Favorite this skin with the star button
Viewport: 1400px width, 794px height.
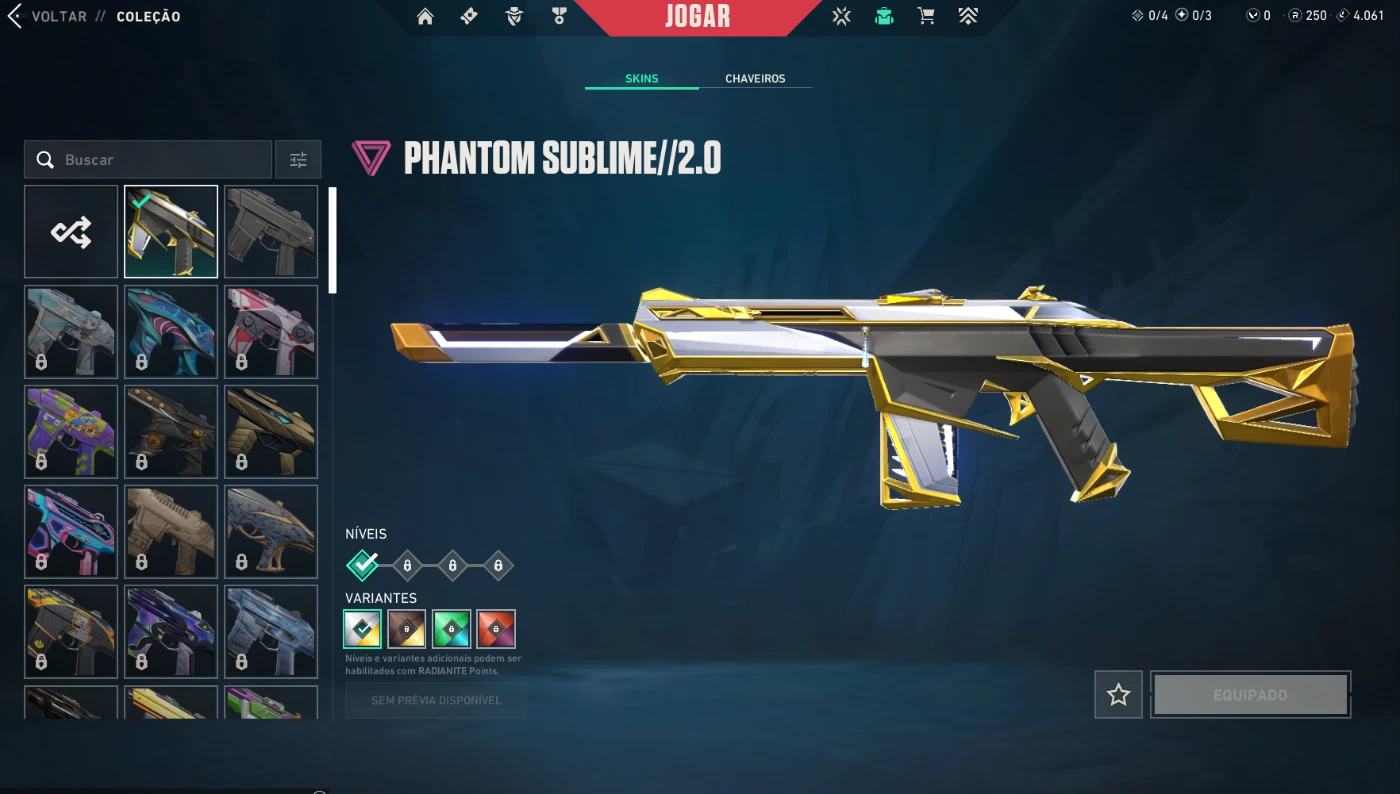(1118, 695)
